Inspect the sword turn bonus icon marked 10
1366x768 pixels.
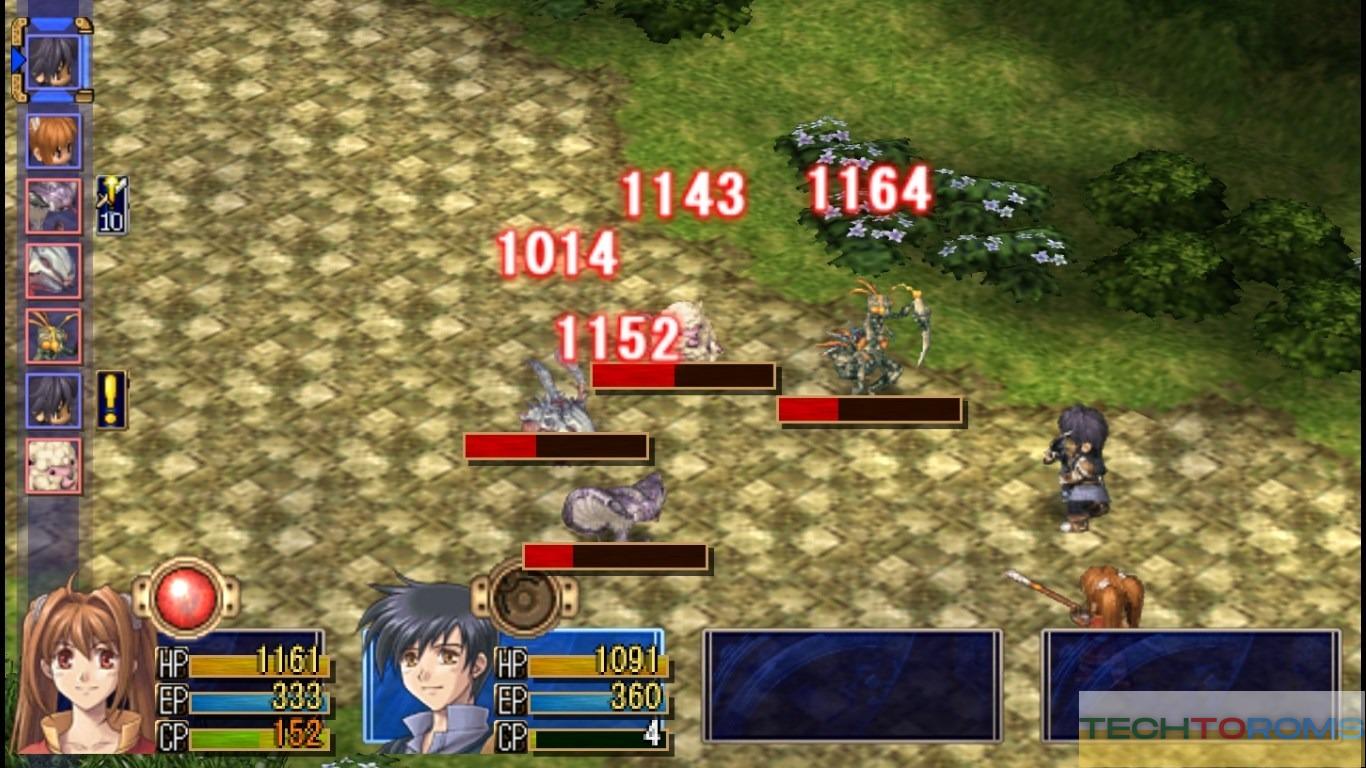(111, 205)
